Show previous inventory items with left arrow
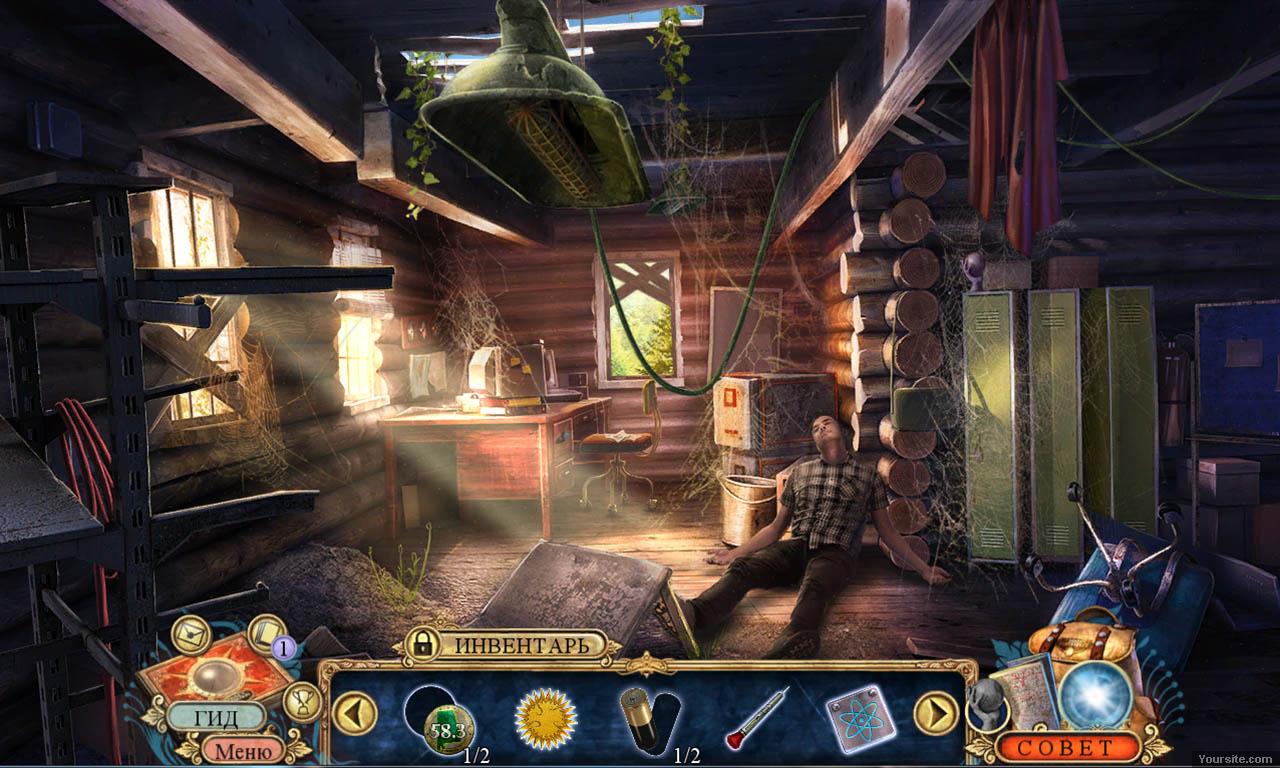This screenshot has height=768, width=1280. (x=355, y=714)
